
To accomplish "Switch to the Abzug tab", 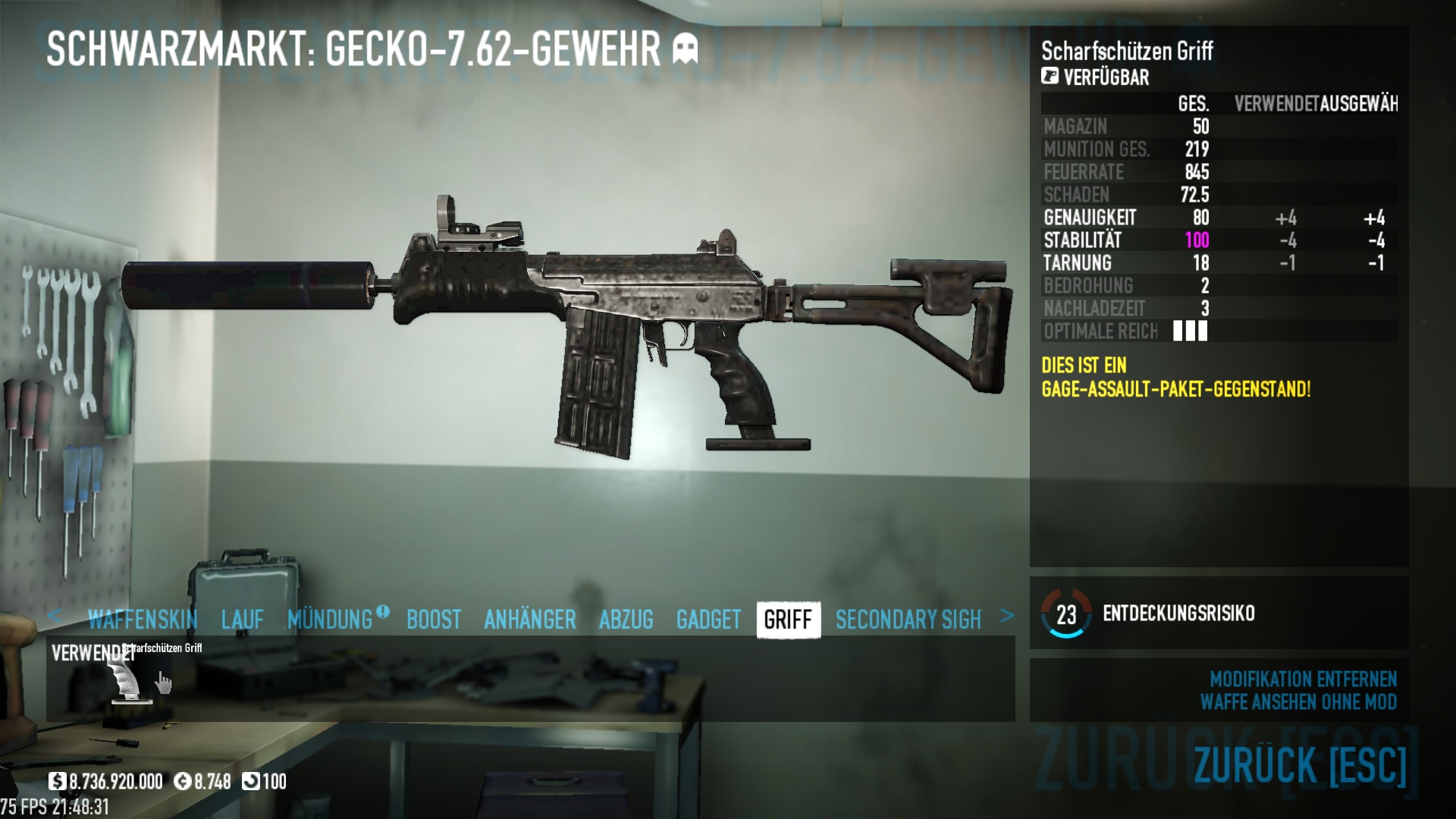I will (626, 620).
